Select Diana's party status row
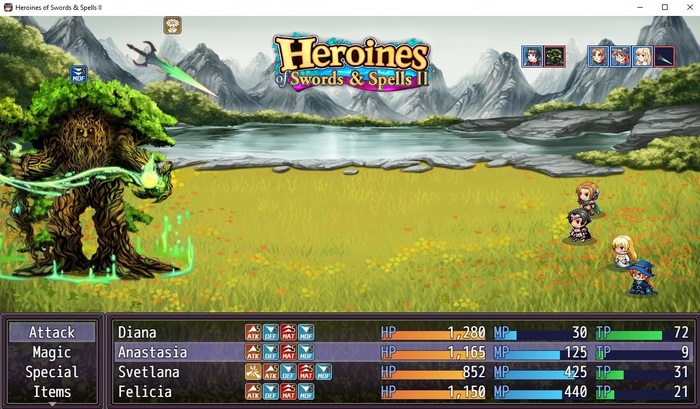 [400, 332]
